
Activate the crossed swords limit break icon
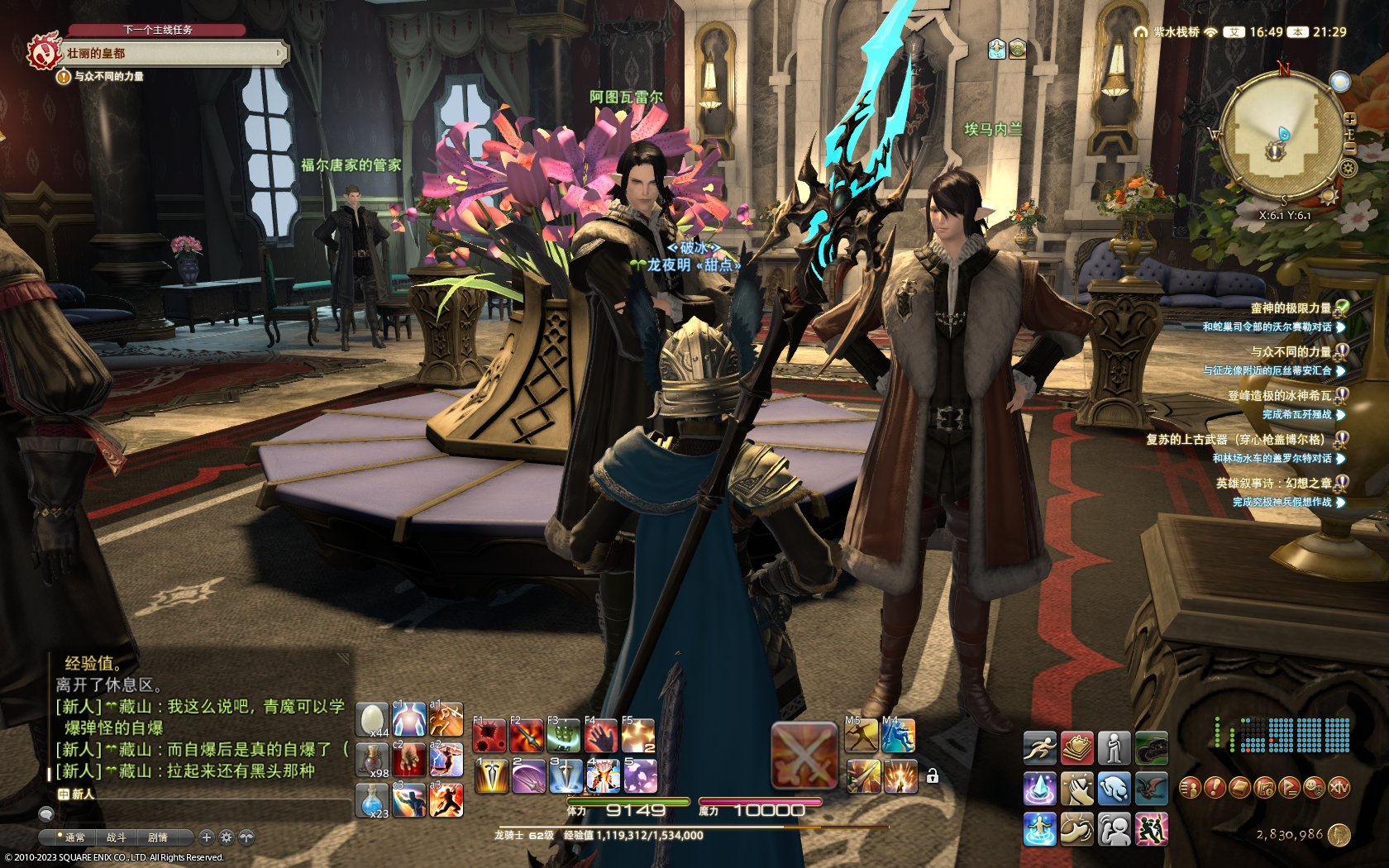click(804, 755)
